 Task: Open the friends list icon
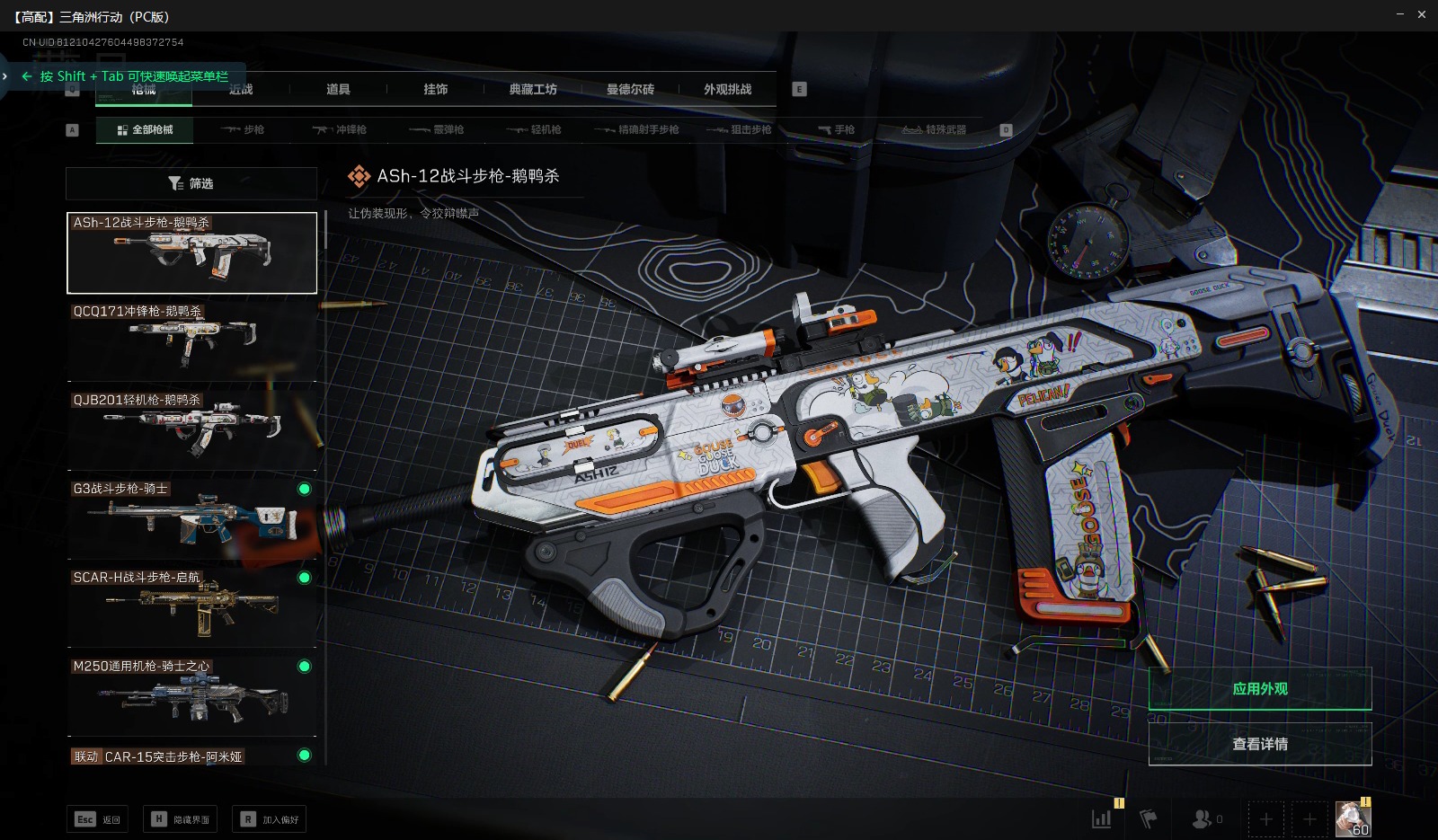tap(1206, 818)
